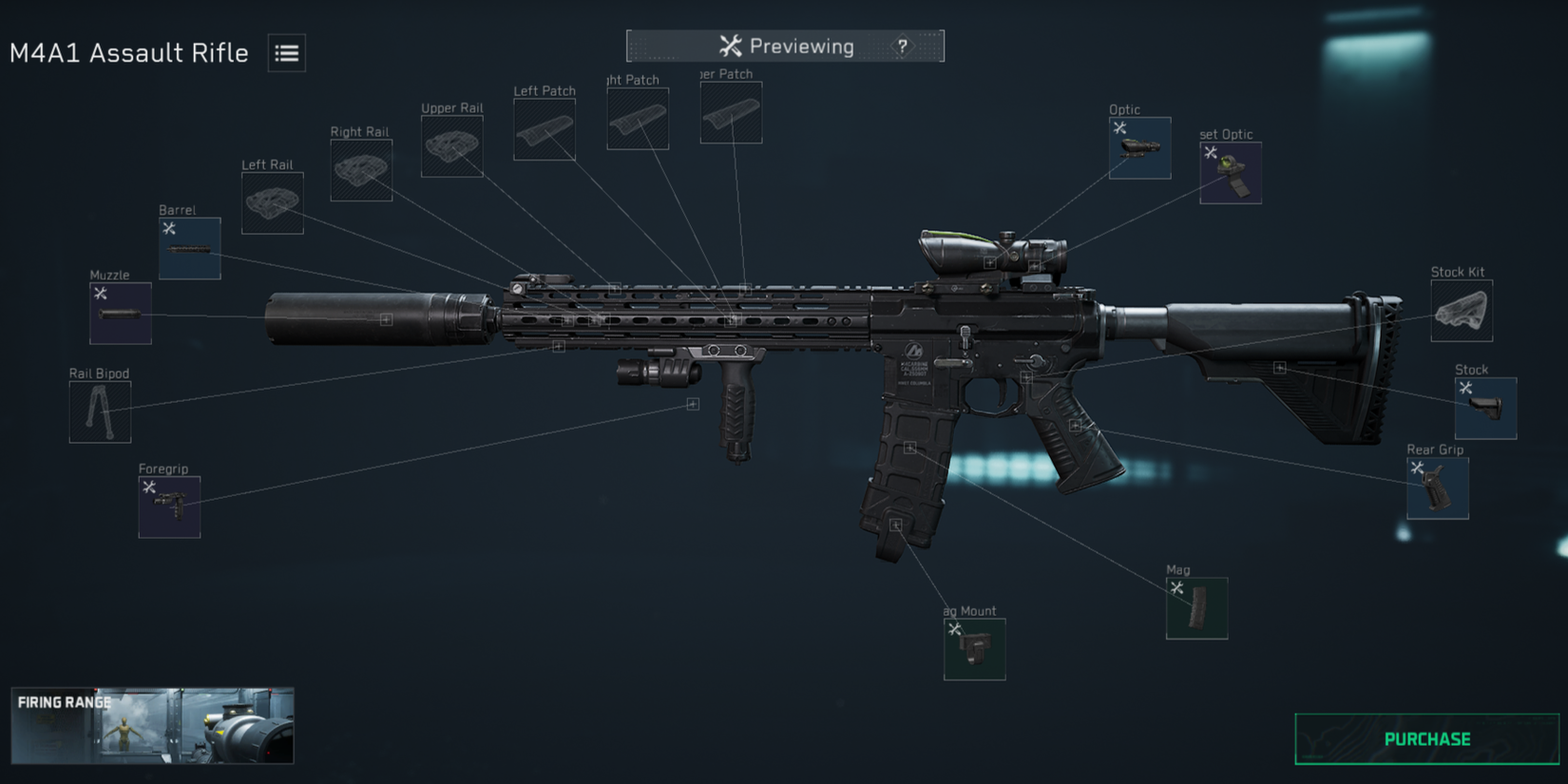Screen dimensions: 1568x784
Task: Open the Right Rail slot
Action: point(360,171)
